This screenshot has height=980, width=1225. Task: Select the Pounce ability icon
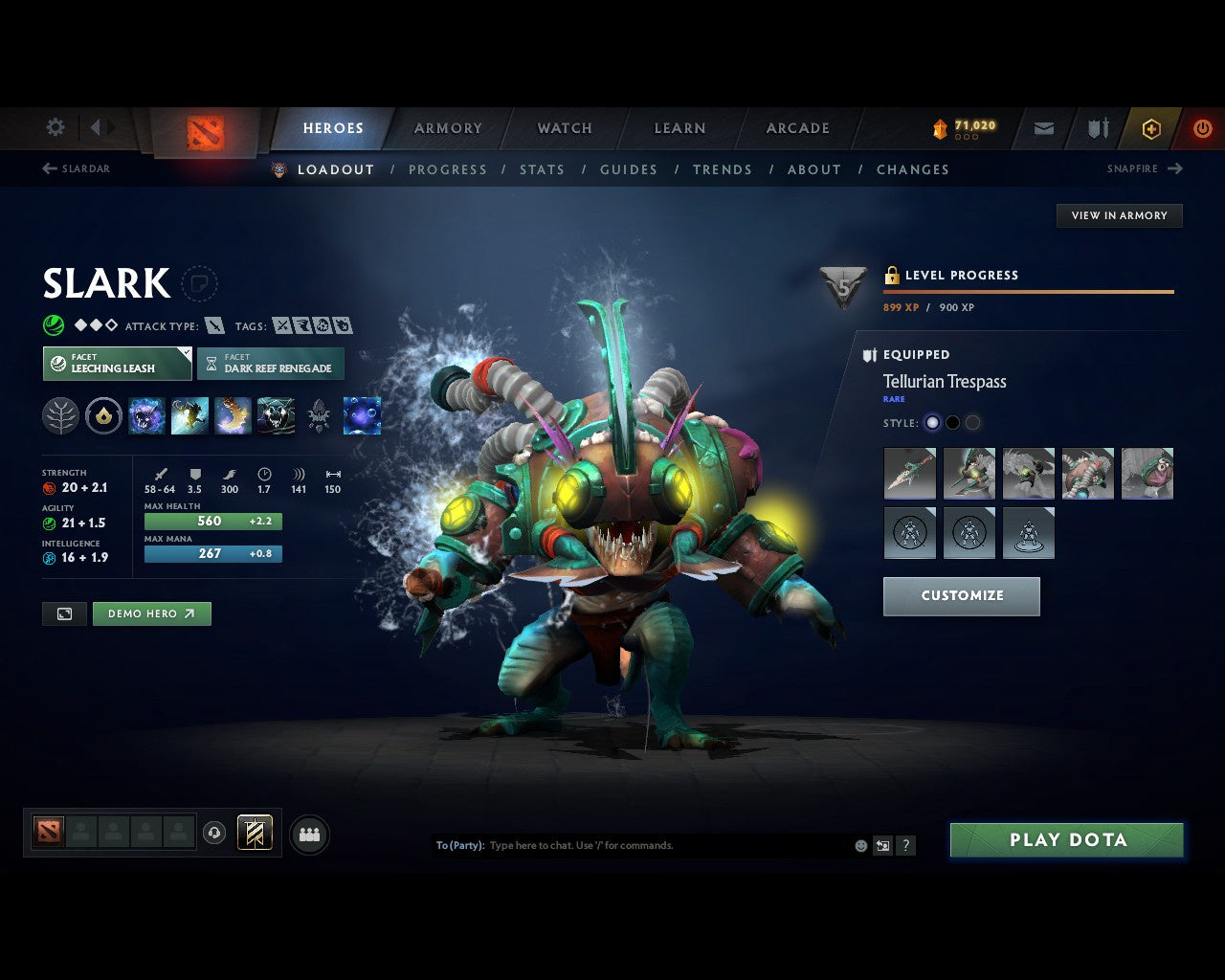pyautogui.click(x=189, y=414)
